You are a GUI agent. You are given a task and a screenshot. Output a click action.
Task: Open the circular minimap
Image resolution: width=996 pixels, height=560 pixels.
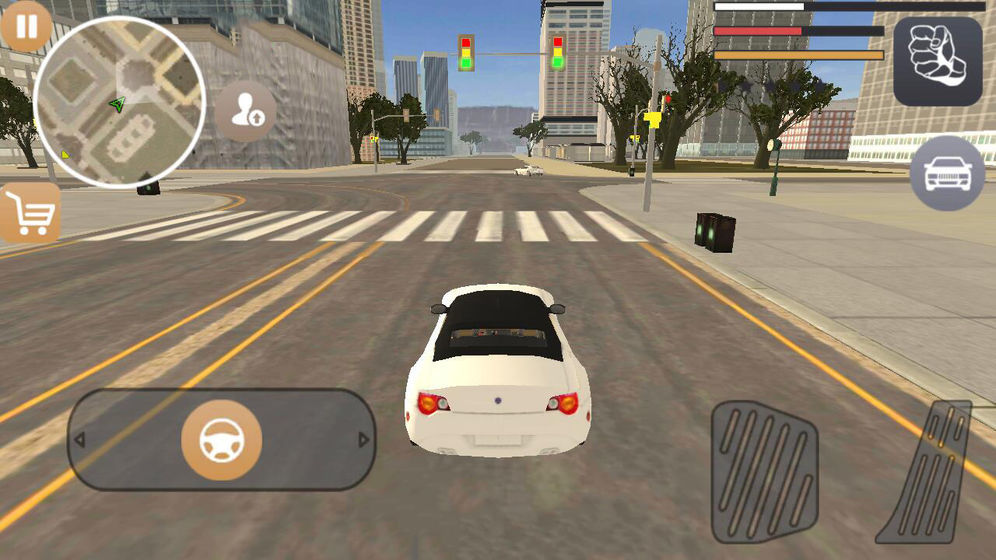[119, 102]
